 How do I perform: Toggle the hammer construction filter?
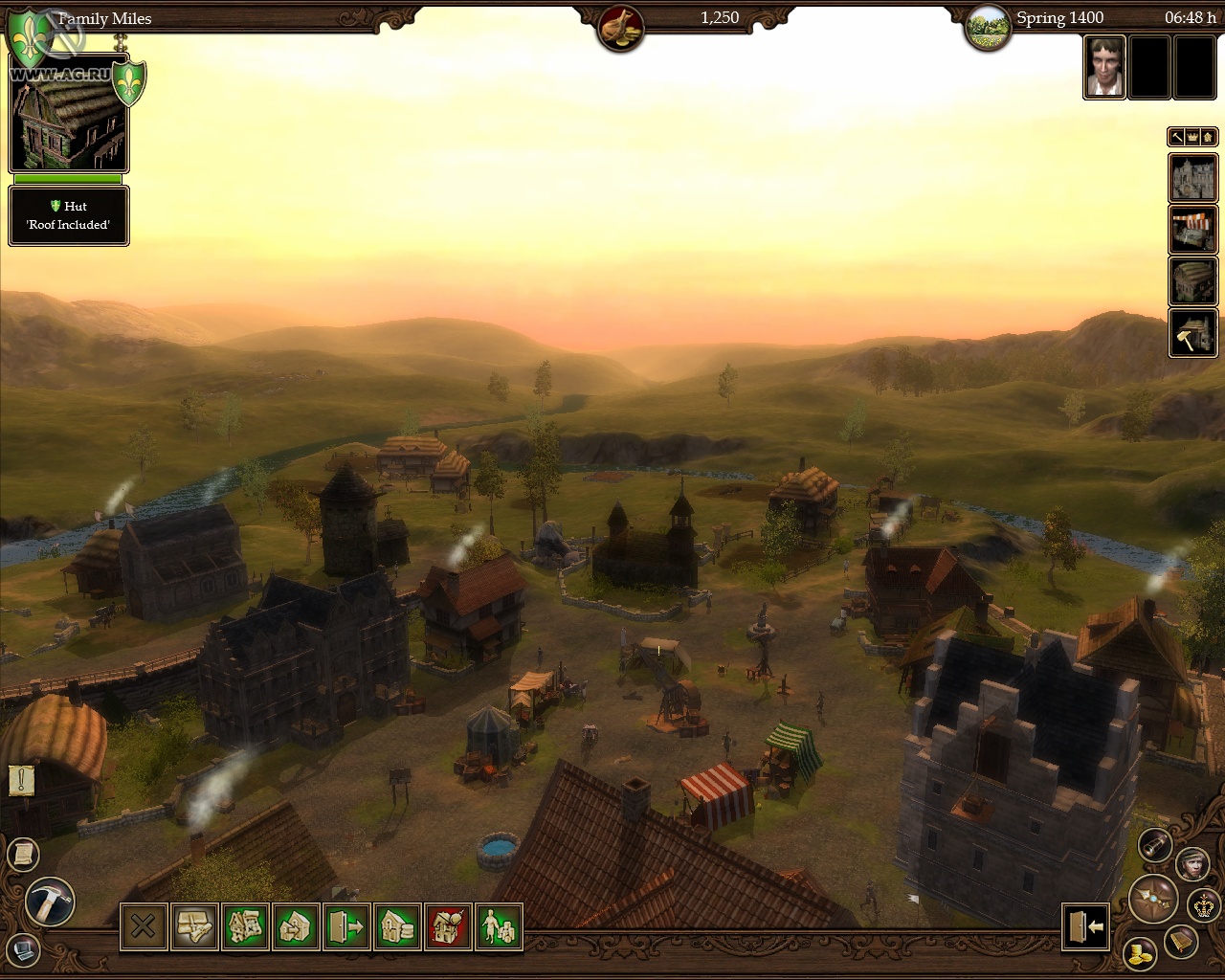[1176, 137]
